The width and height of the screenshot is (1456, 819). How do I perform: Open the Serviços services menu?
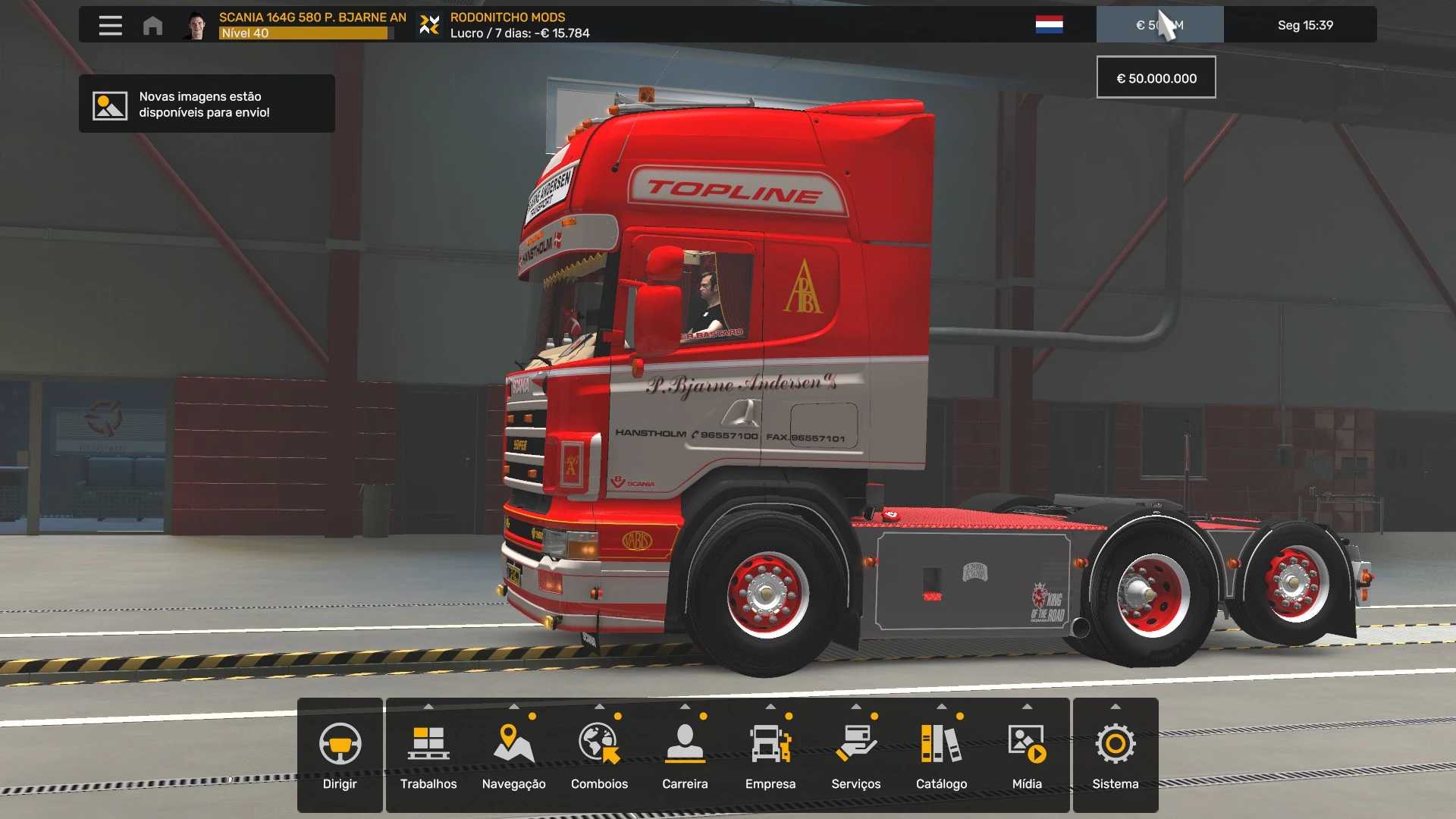[856, 755]
